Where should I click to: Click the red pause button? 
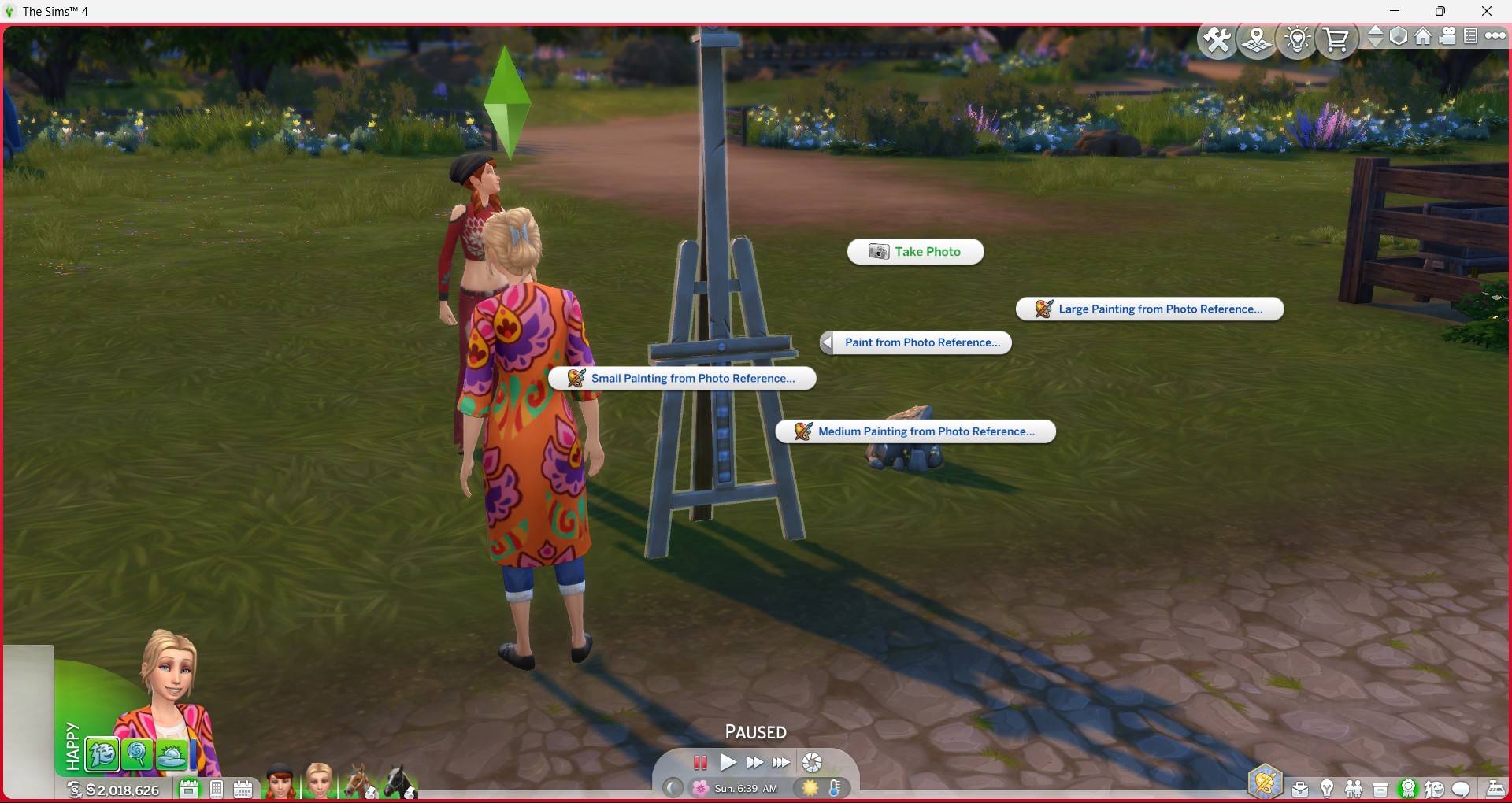pos(700,762)
